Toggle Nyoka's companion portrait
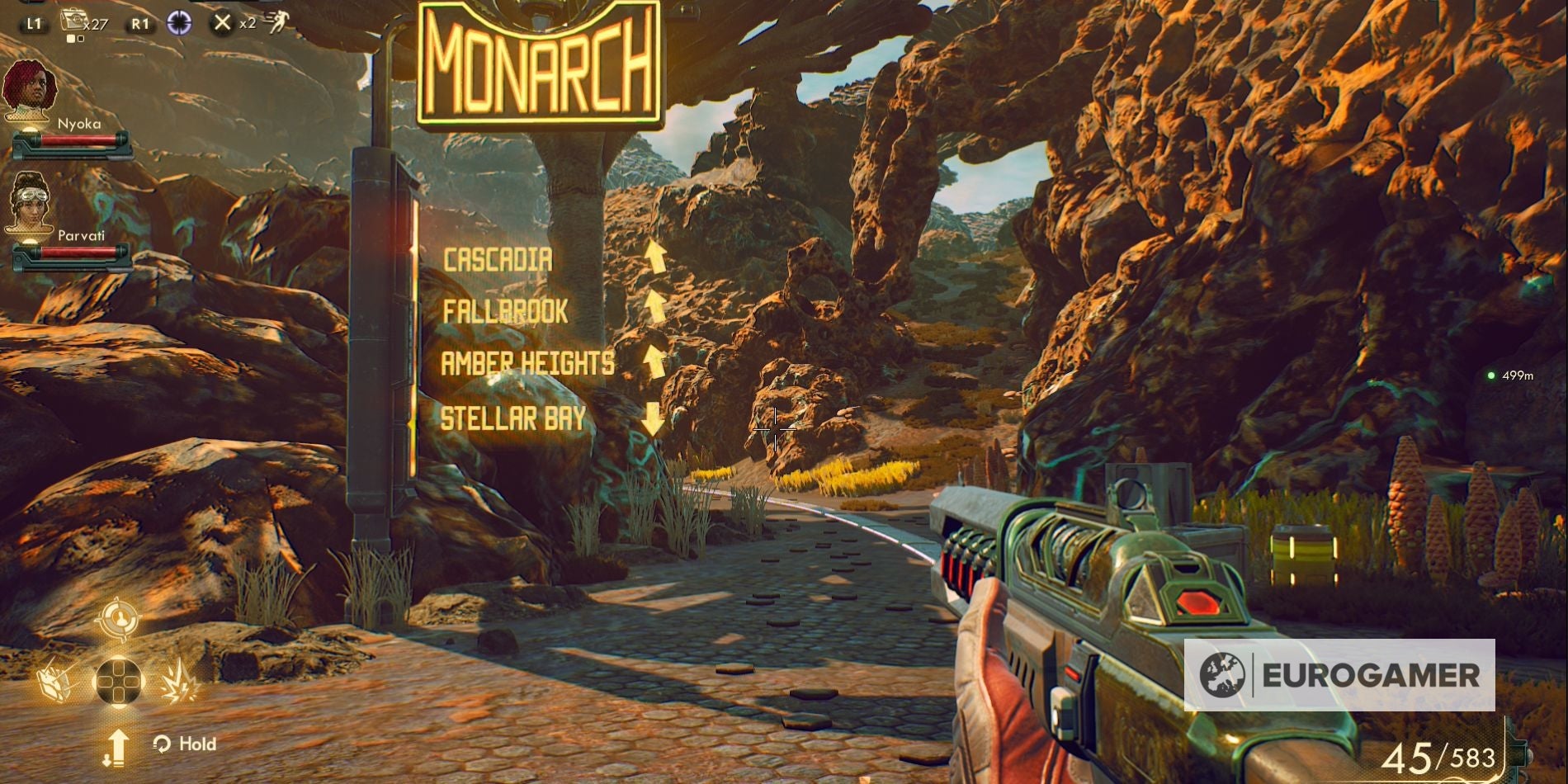1568x784 pixels. (x=31, y=87)
